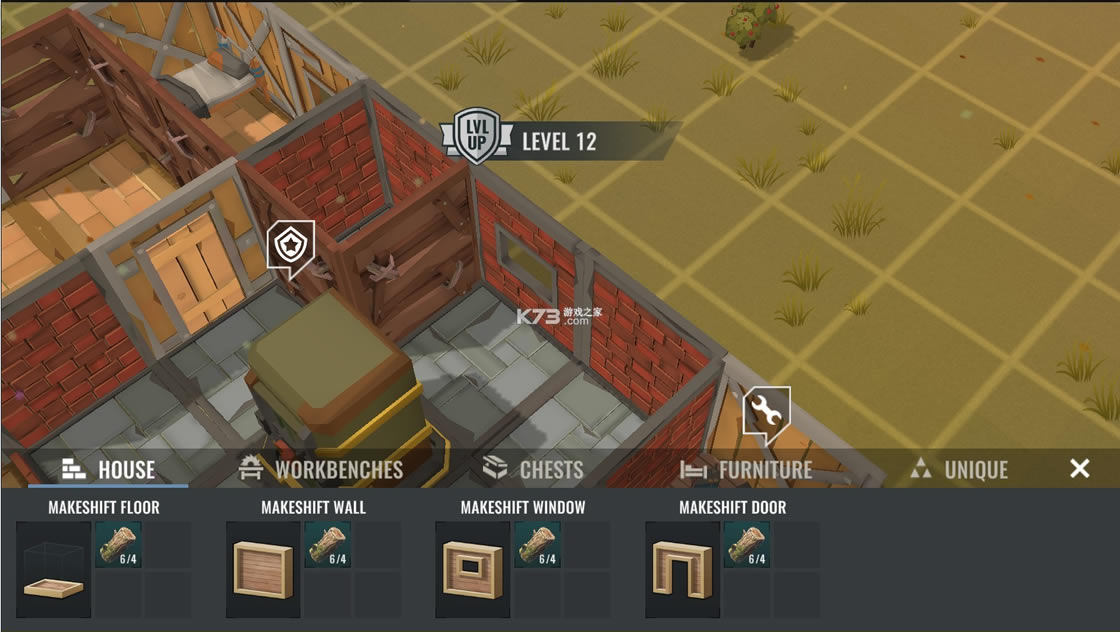Click the star badge marker
Image resolution: width=1120 pixels, height=632 pixels.
click(291, 246)
